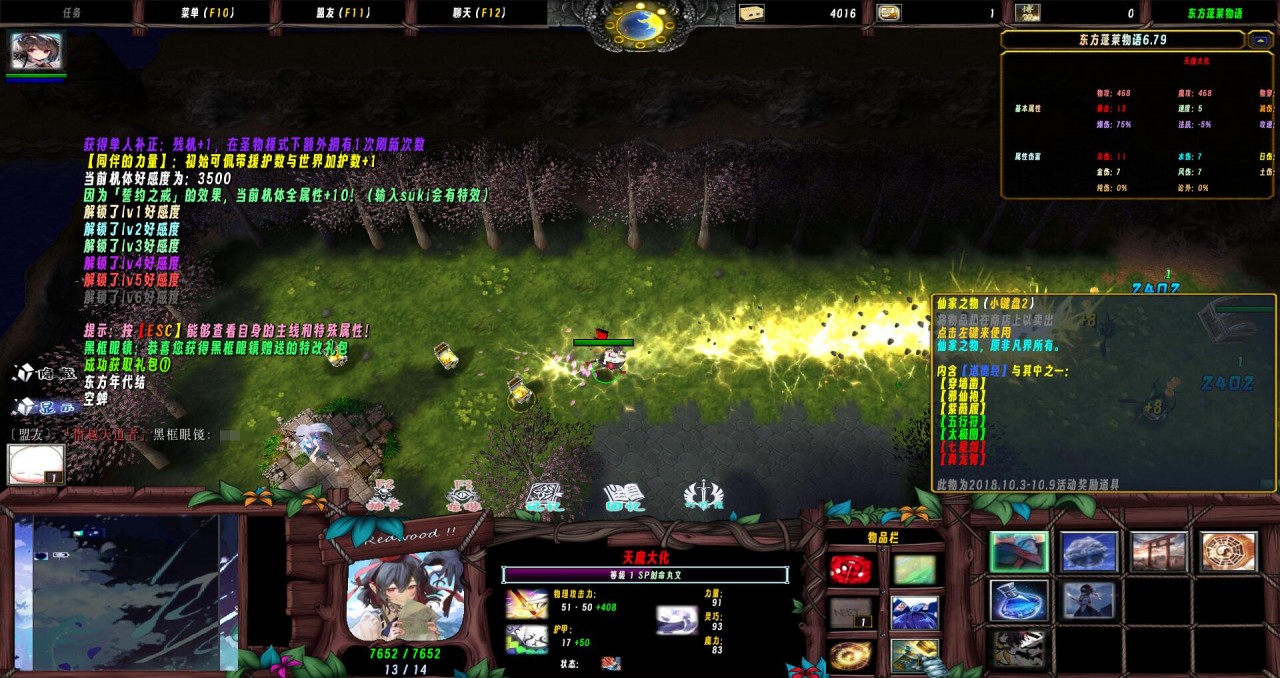Screen dimensions: 1280x678
Task: Open the 菜单 (F10) game menu
Action: [204, 13]
